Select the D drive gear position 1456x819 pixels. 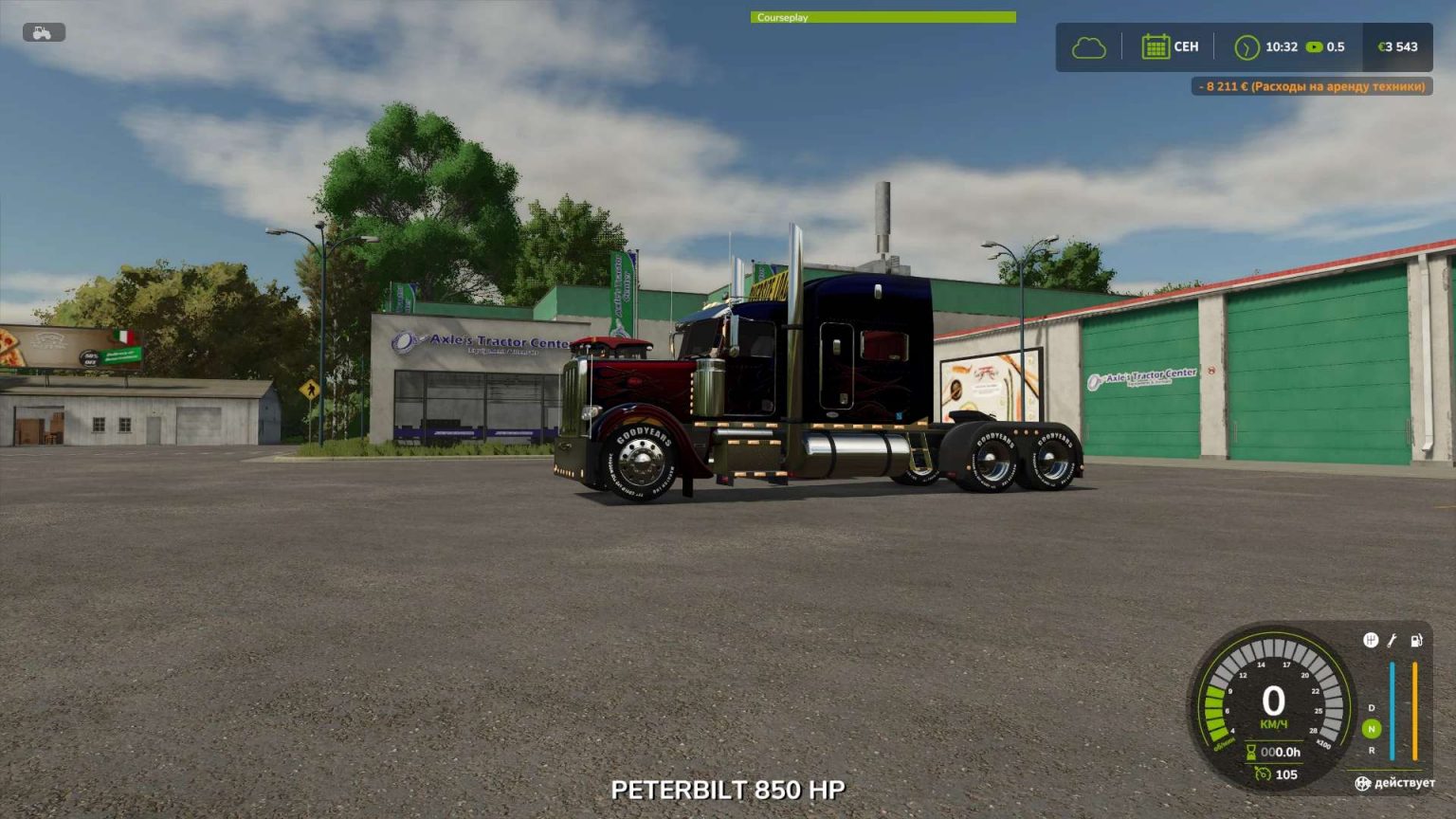(1372, 707)
